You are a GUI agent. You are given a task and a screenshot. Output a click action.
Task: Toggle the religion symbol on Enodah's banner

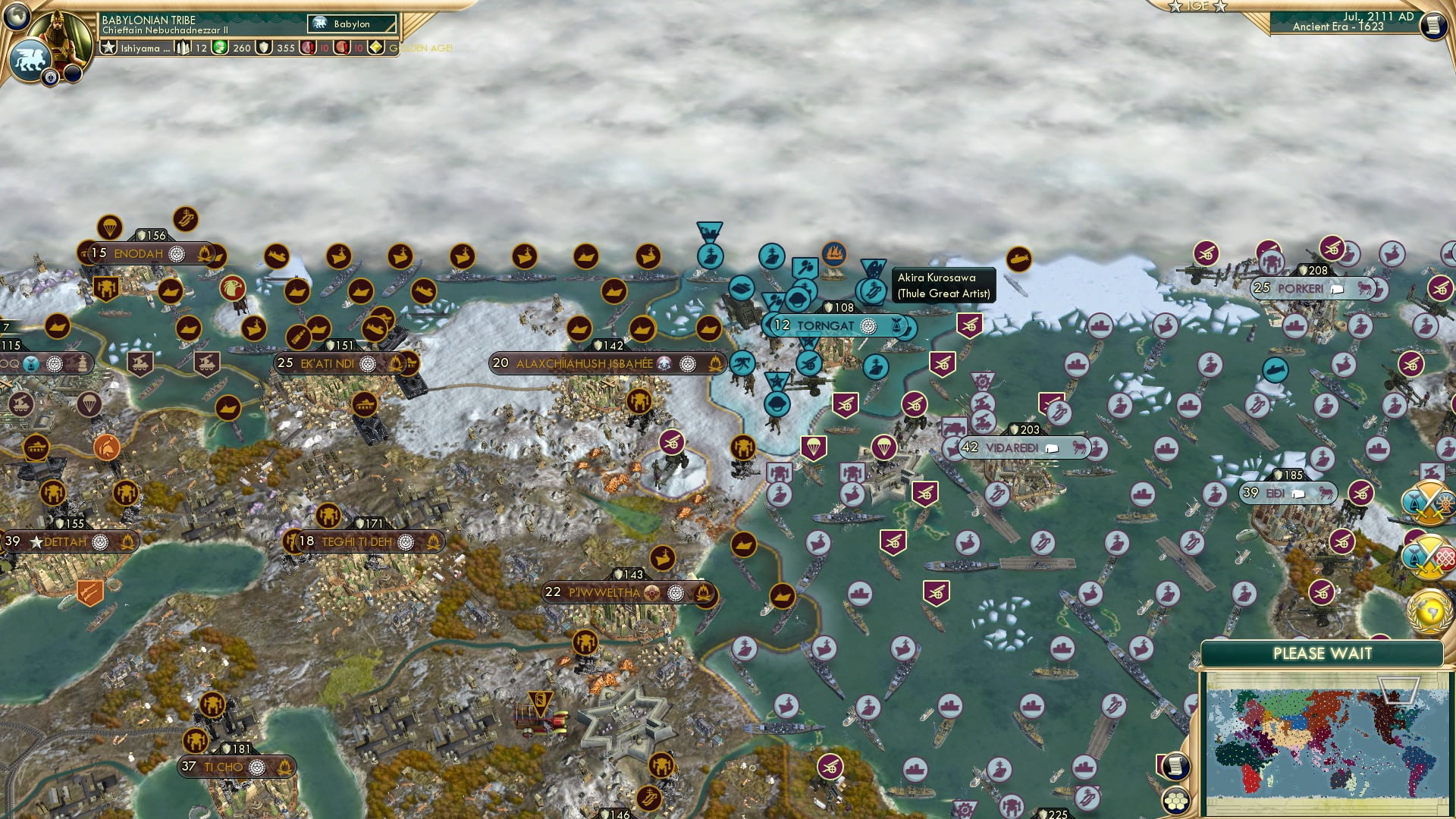(x=177, y=255)
